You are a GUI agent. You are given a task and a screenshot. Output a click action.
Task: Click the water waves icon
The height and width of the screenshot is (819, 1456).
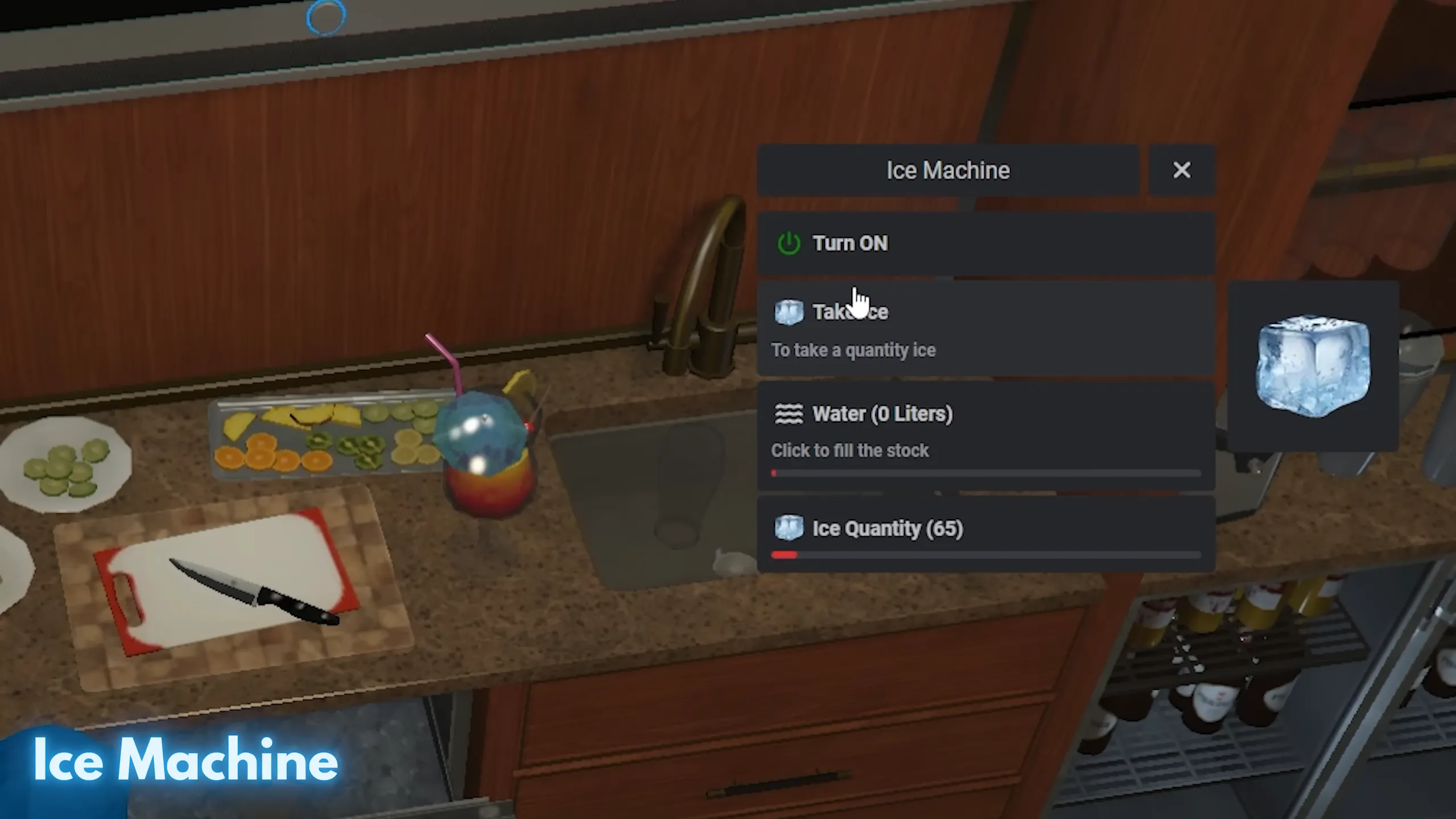pyautogui.click(x=790, y=414)
